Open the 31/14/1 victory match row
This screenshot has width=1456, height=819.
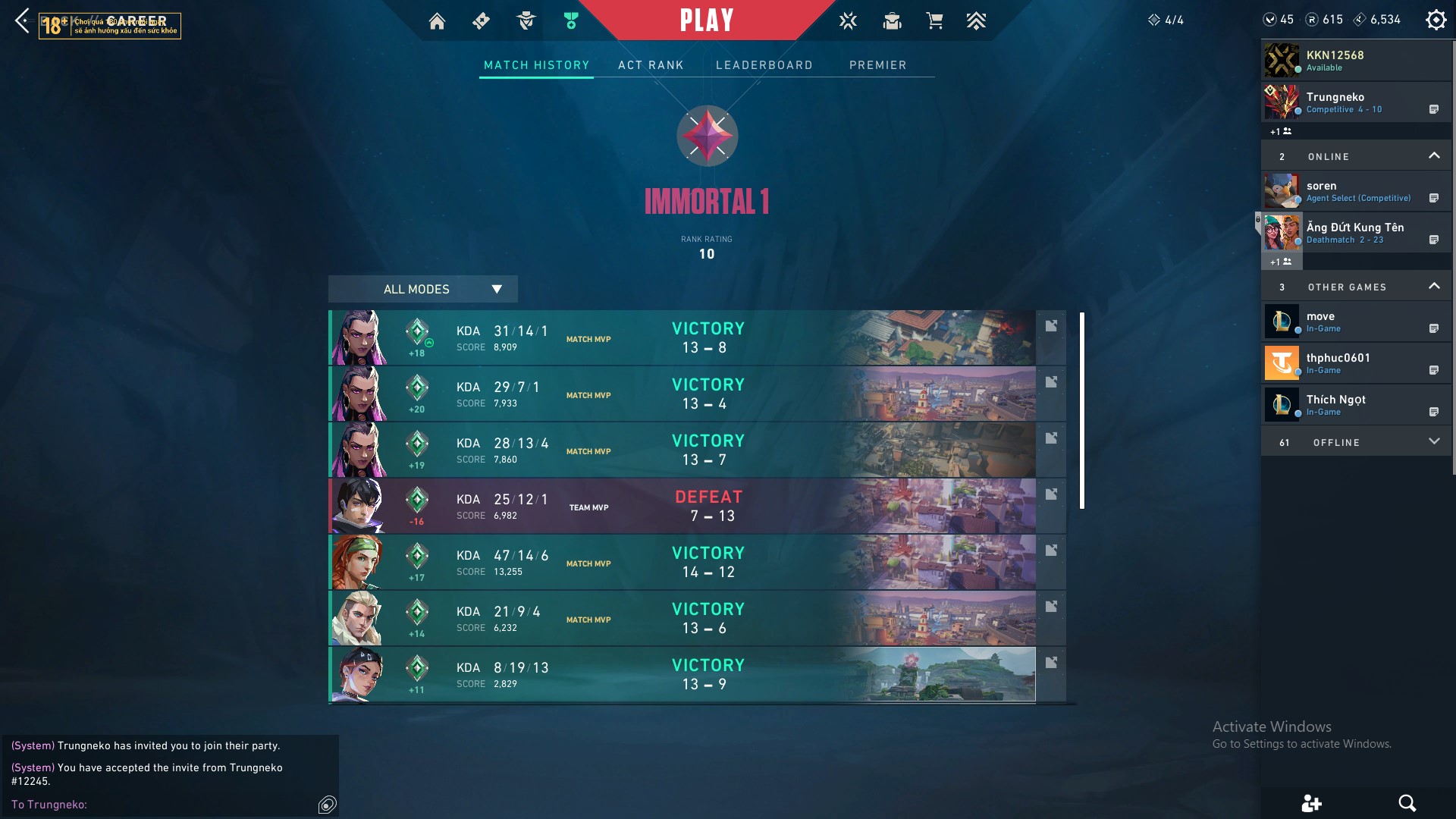click(682, 337)
